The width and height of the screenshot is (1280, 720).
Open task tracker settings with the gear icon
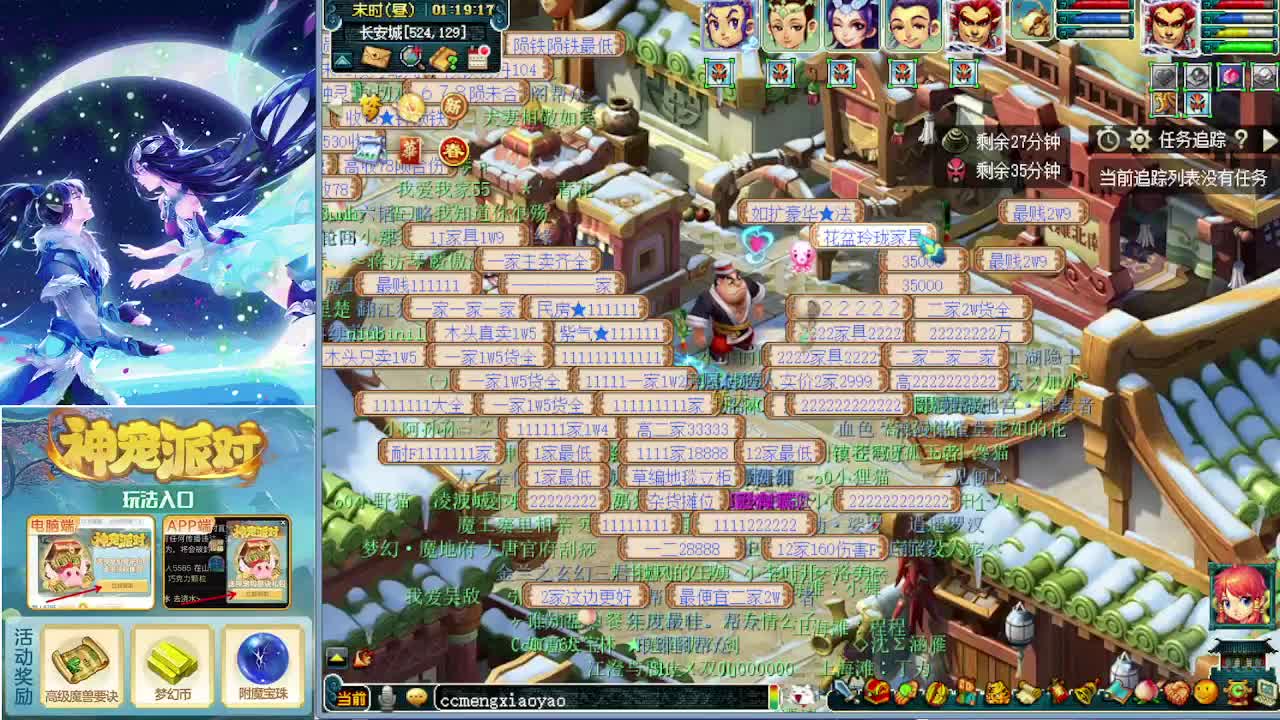(1139, 139)
